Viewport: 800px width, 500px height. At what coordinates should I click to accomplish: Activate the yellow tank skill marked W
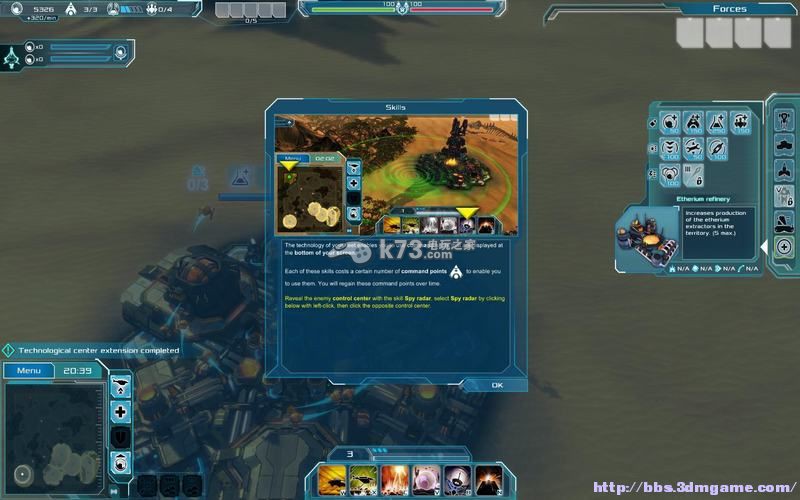coord(334,481)
